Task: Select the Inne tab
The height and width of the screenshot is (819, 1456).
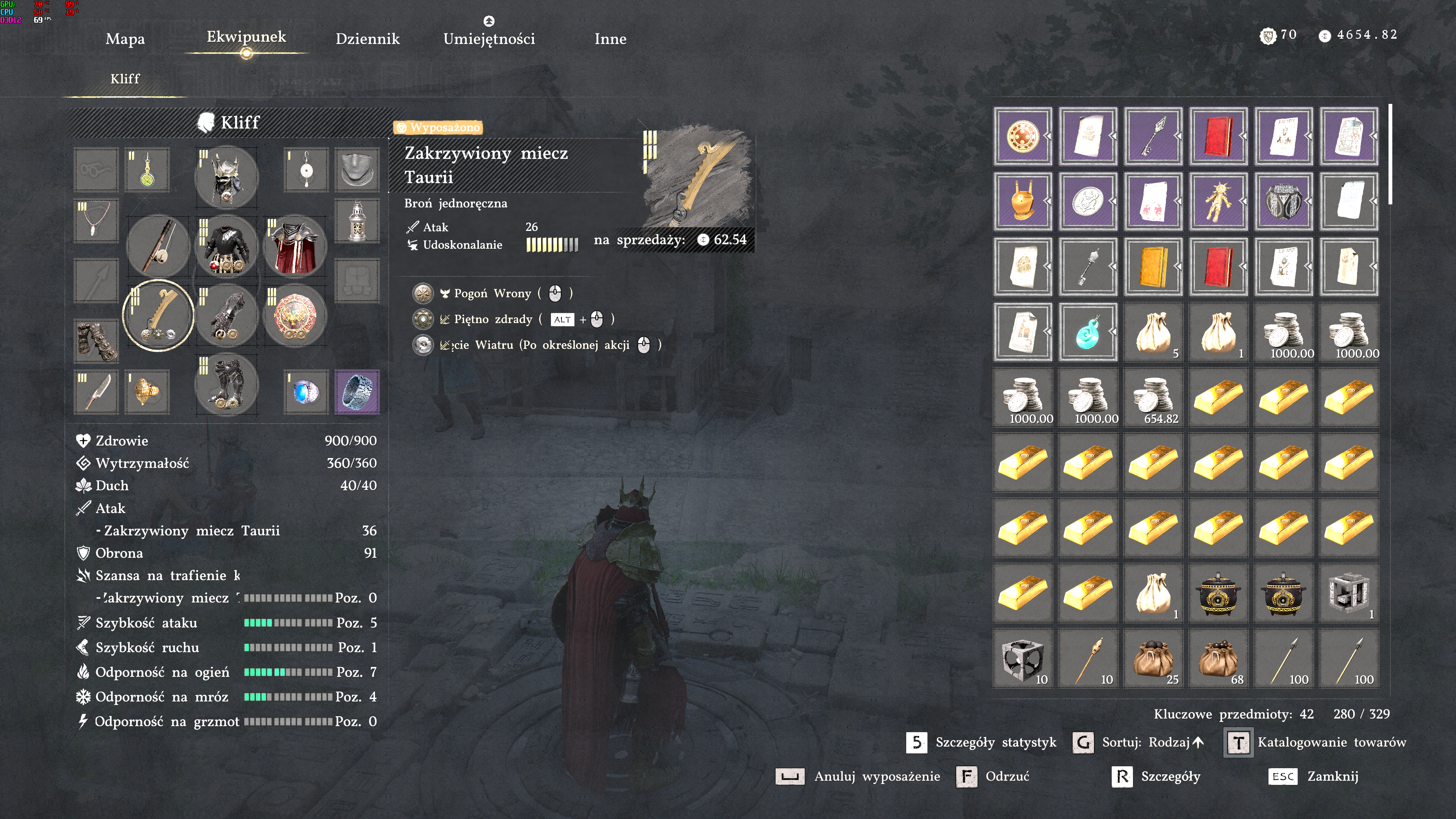Action: 610,39
